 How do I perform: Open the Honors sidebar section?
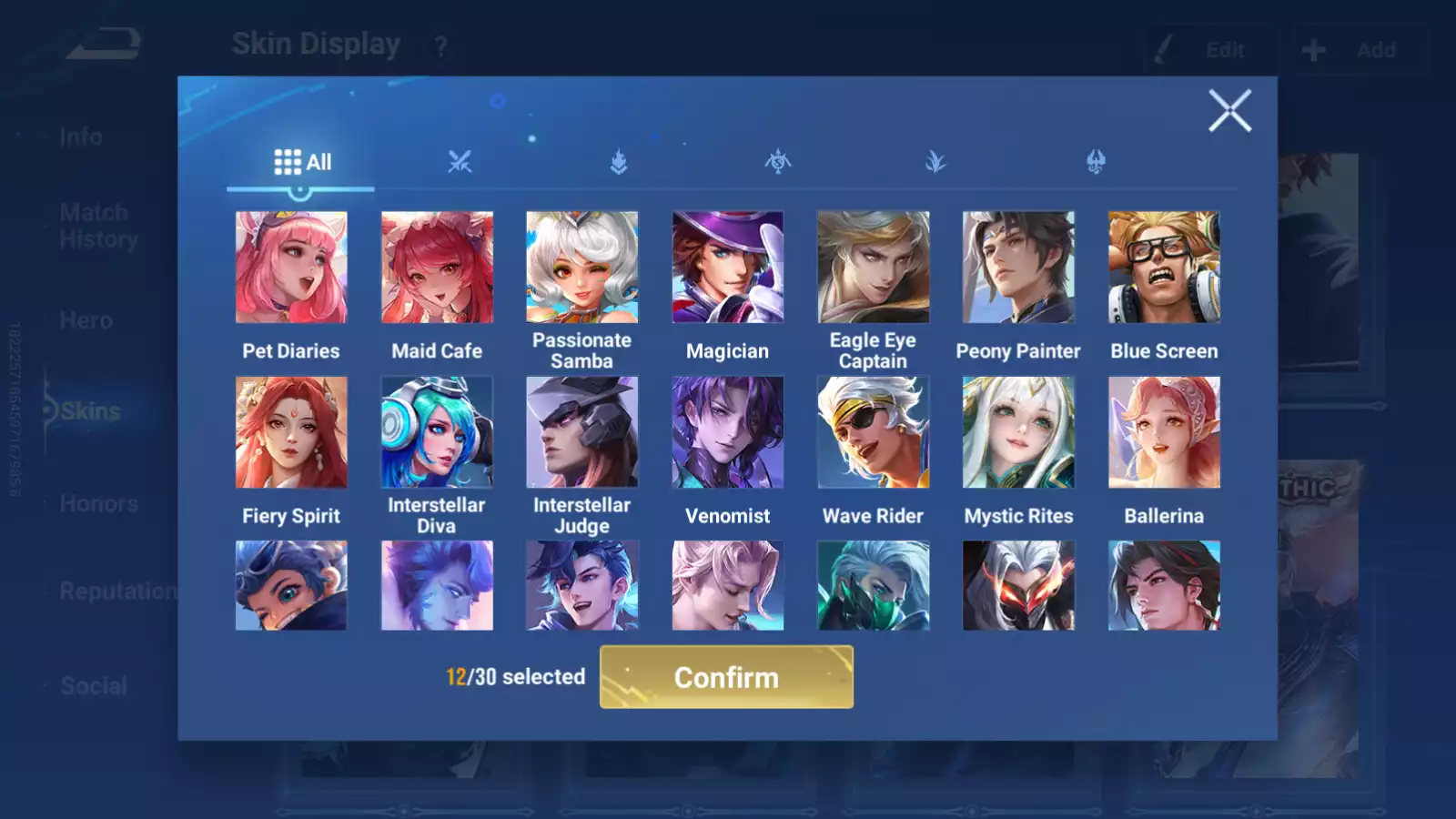pos(98,503)
